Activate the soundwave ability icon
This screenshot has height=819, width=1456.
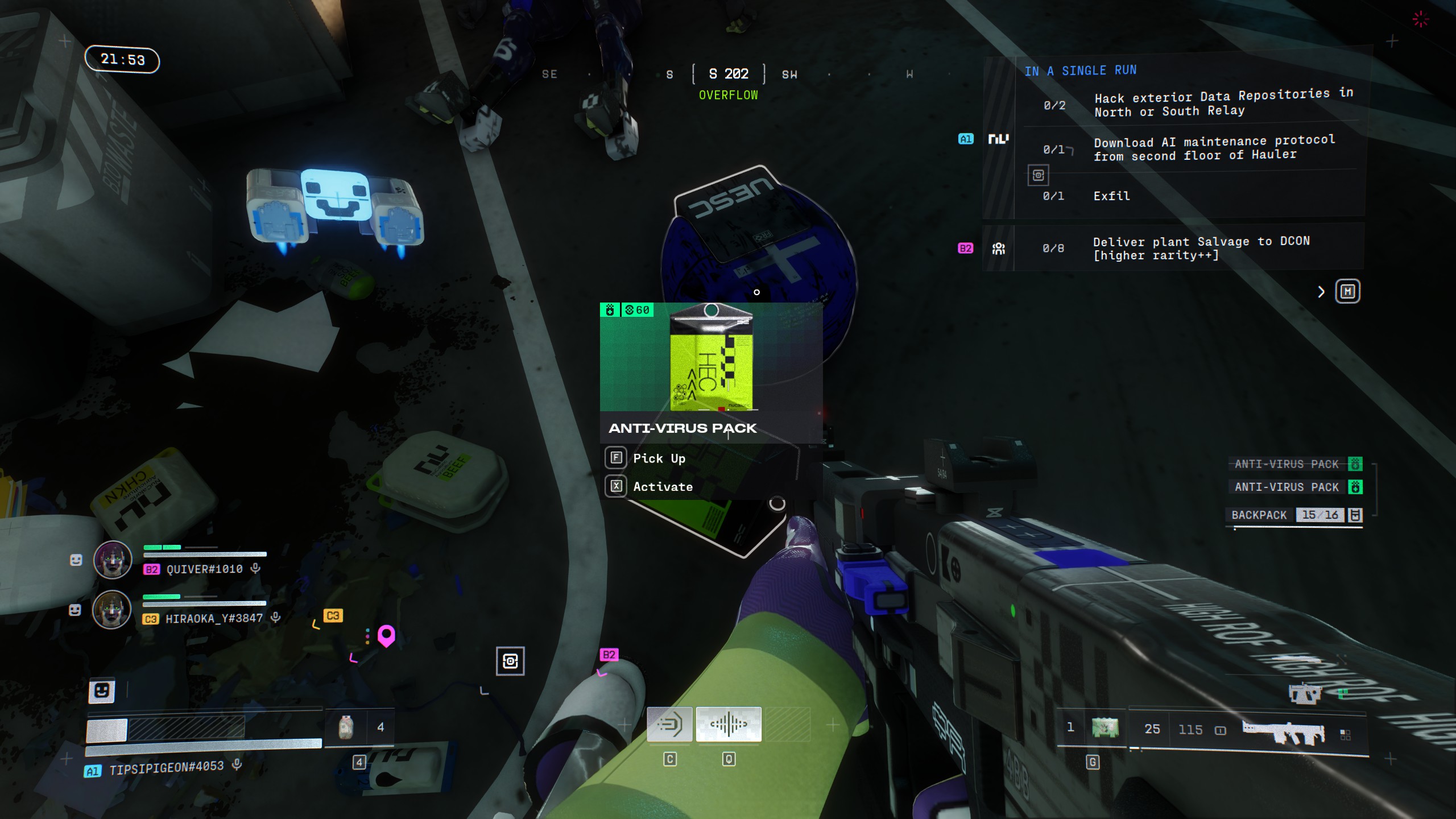click(x=729, y=725)
